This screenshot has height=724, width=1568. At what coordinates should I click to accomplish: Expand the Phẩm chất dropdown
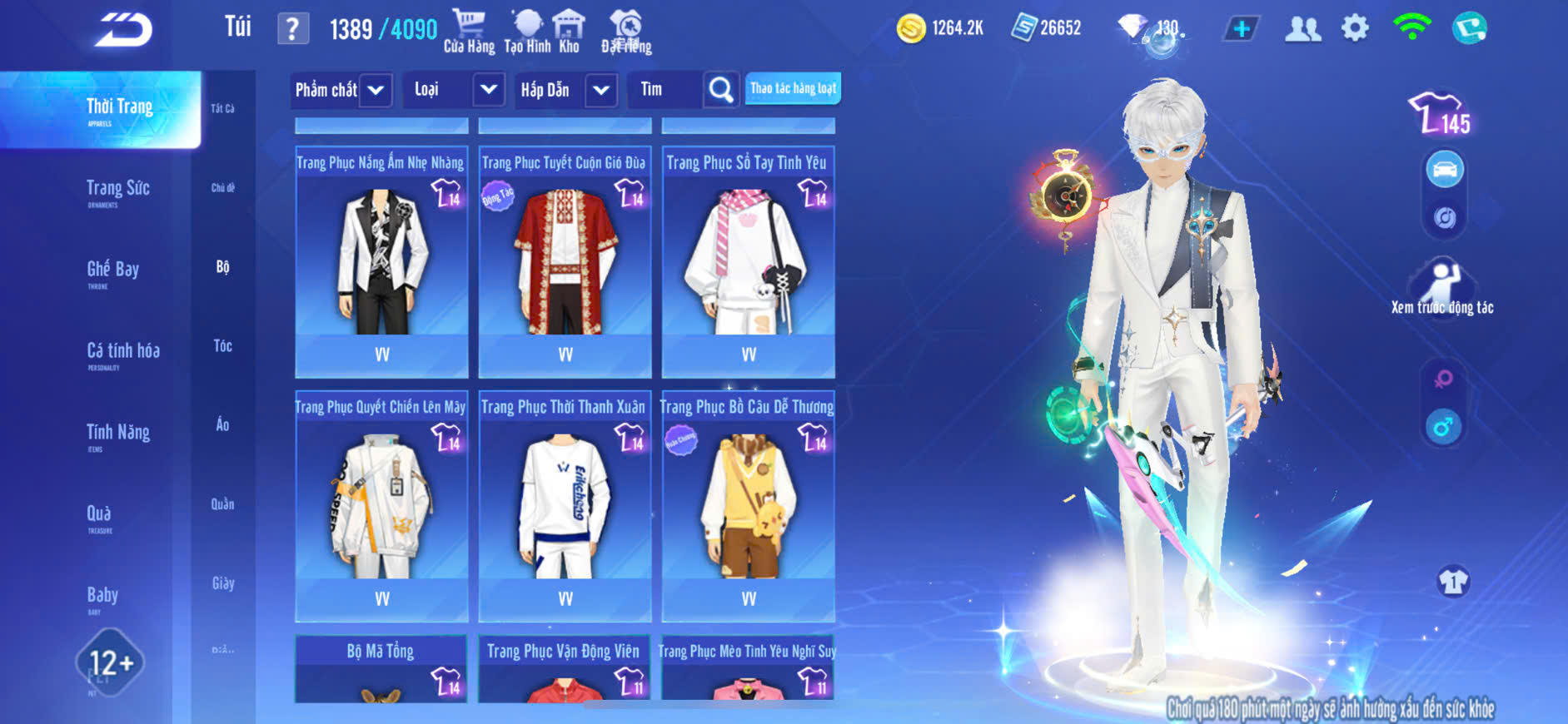tap(340, 90)
